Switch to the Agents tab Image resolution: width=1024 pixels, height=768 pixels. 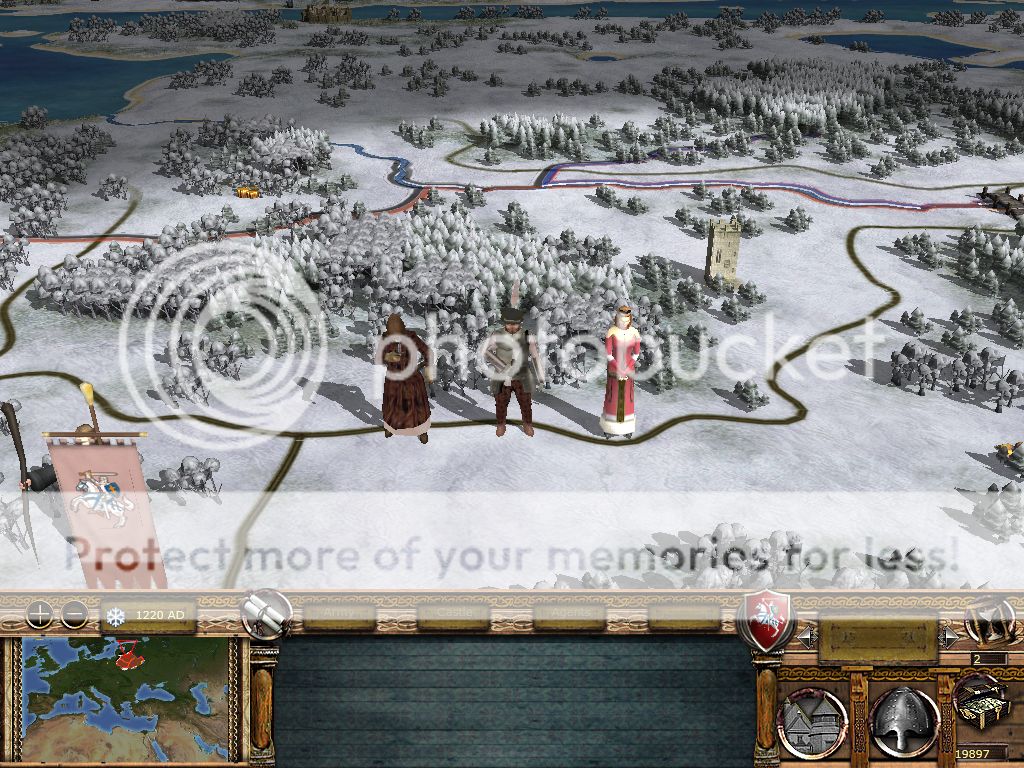tap(569, 614)
